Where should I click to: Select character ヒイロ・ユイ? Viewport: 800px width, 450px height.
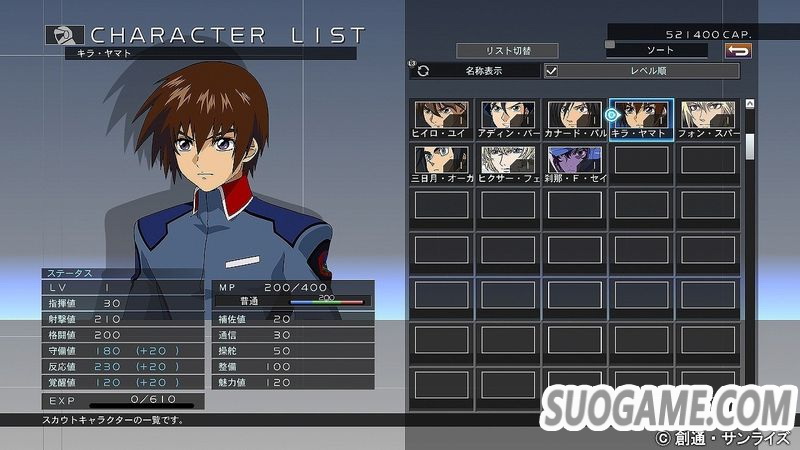tap(441, 120)
